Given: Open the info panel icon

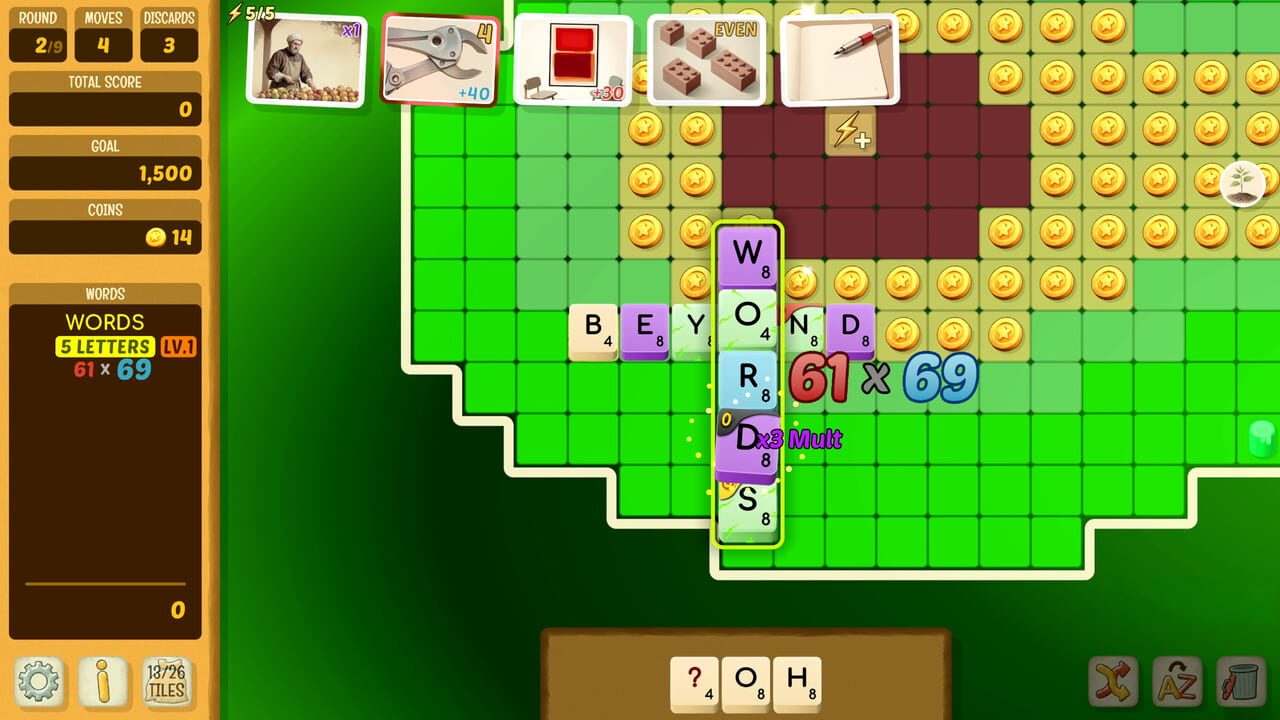Looking at the screenshot, I should click(103, 681).
